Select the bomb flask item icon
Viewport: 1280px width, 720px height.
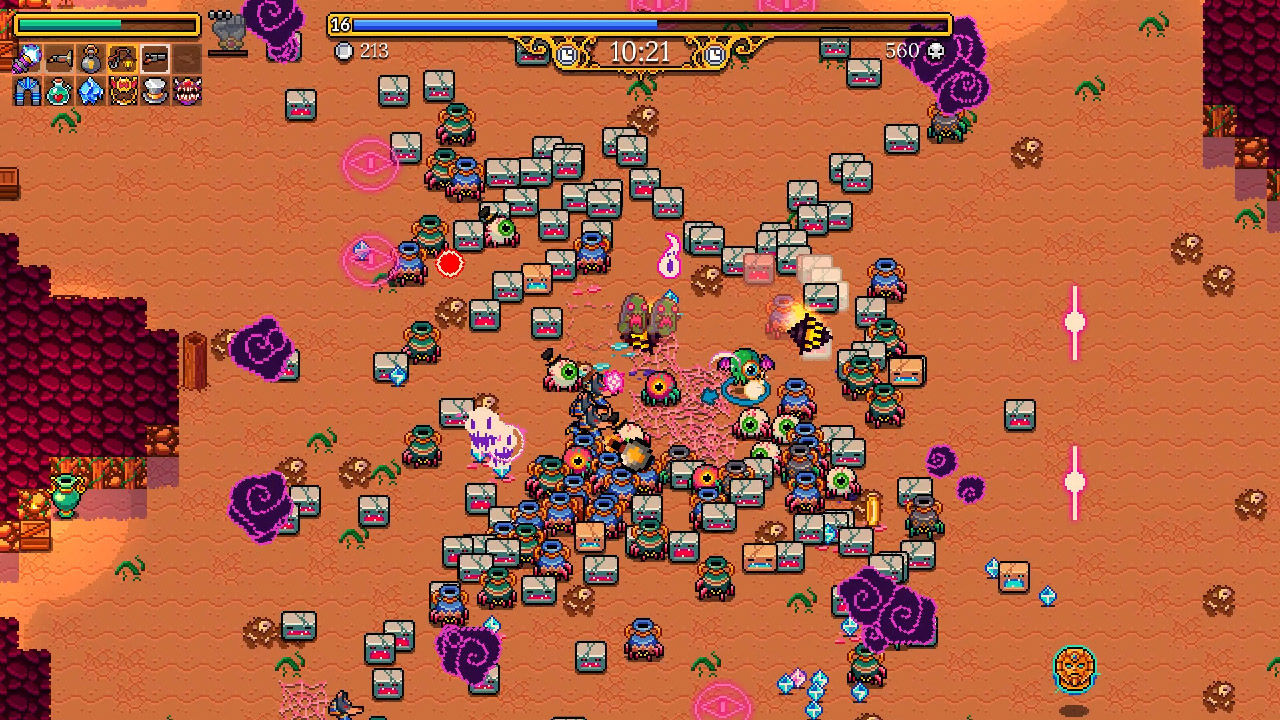click(x=90, y=58)
